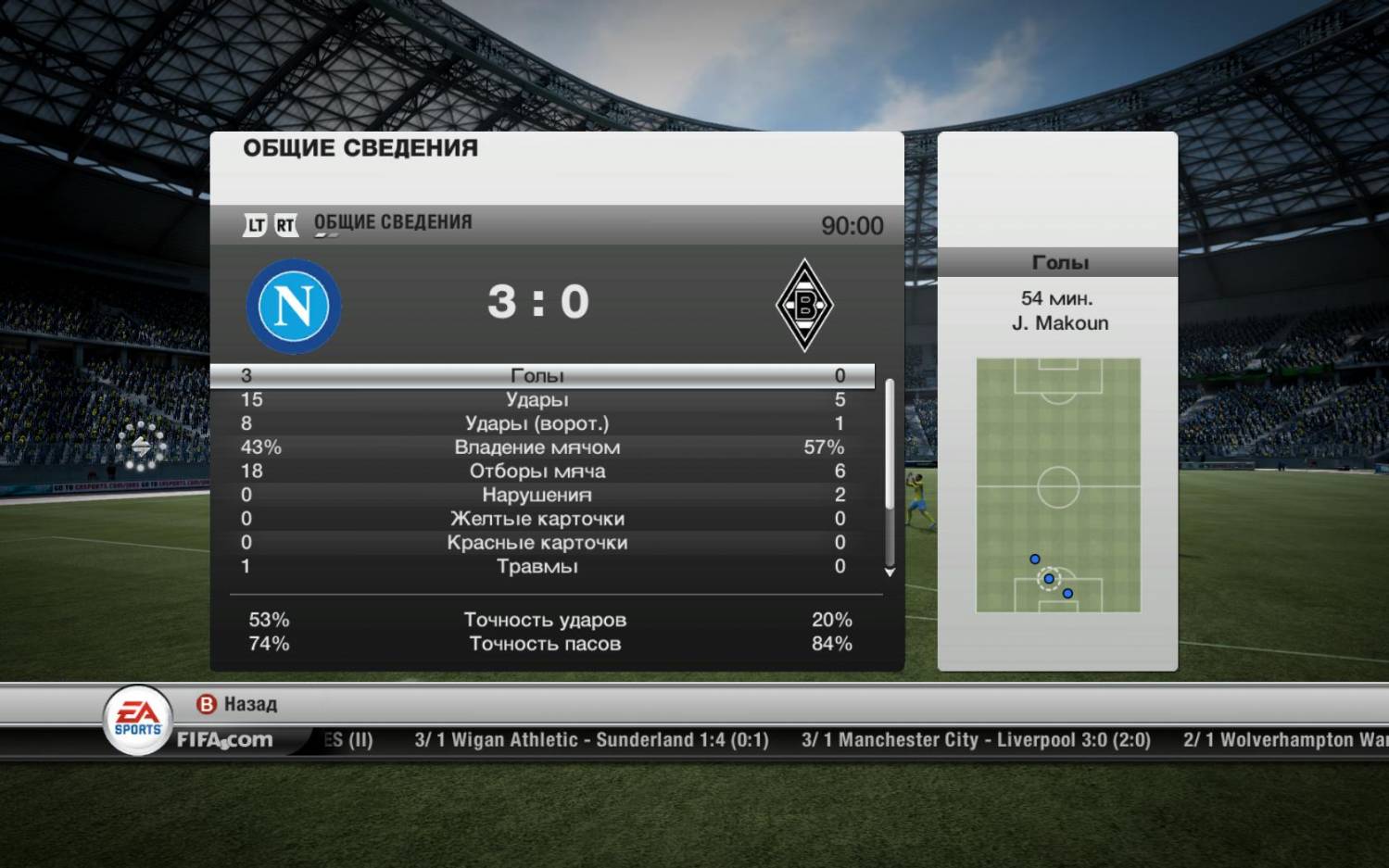Select the Удары (ворот.) row

pos(537,423)
